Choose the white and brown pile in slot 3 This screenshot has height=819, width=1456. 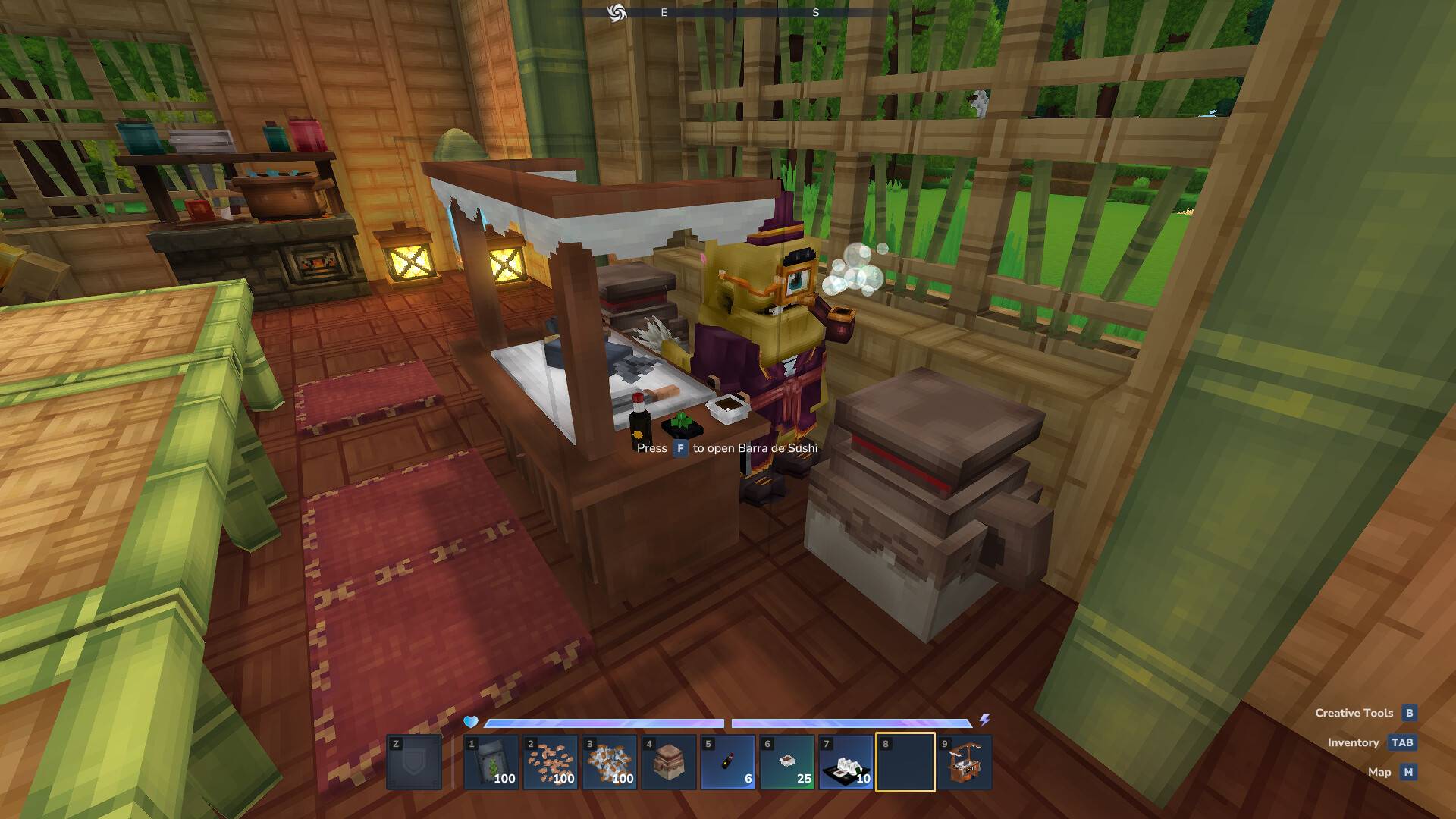point(610,762)
